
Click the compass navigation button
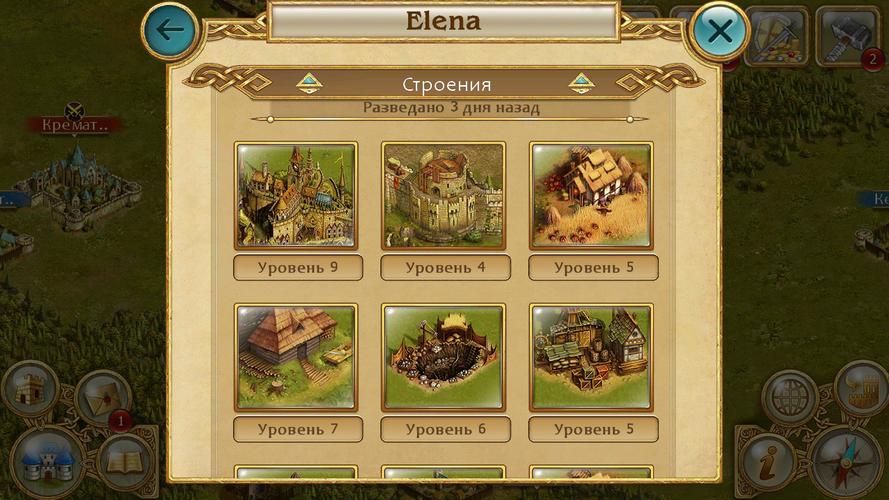(x=846, y=462)
